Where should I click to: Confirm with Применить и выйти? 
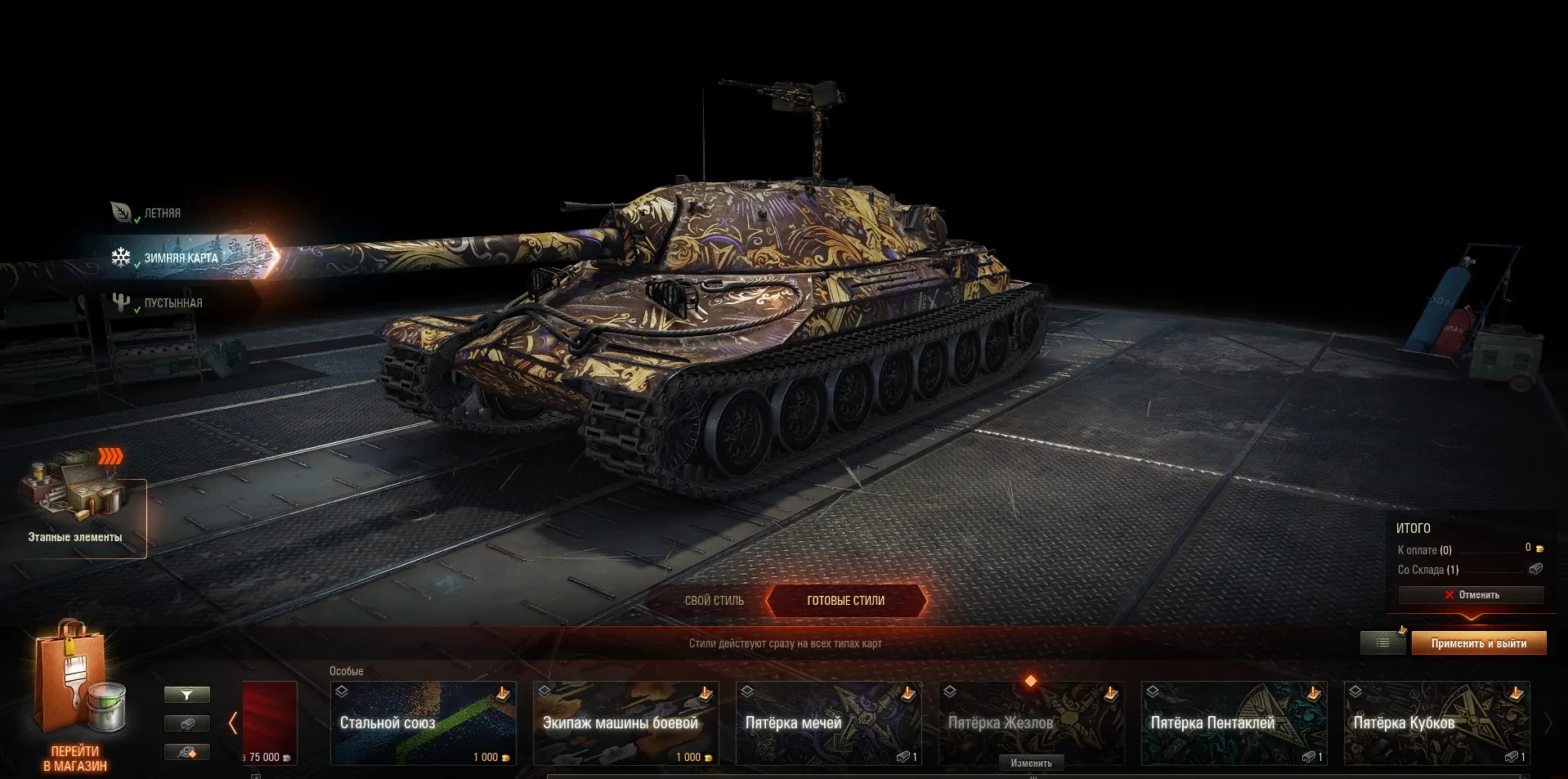click(x=1478, y=643)
